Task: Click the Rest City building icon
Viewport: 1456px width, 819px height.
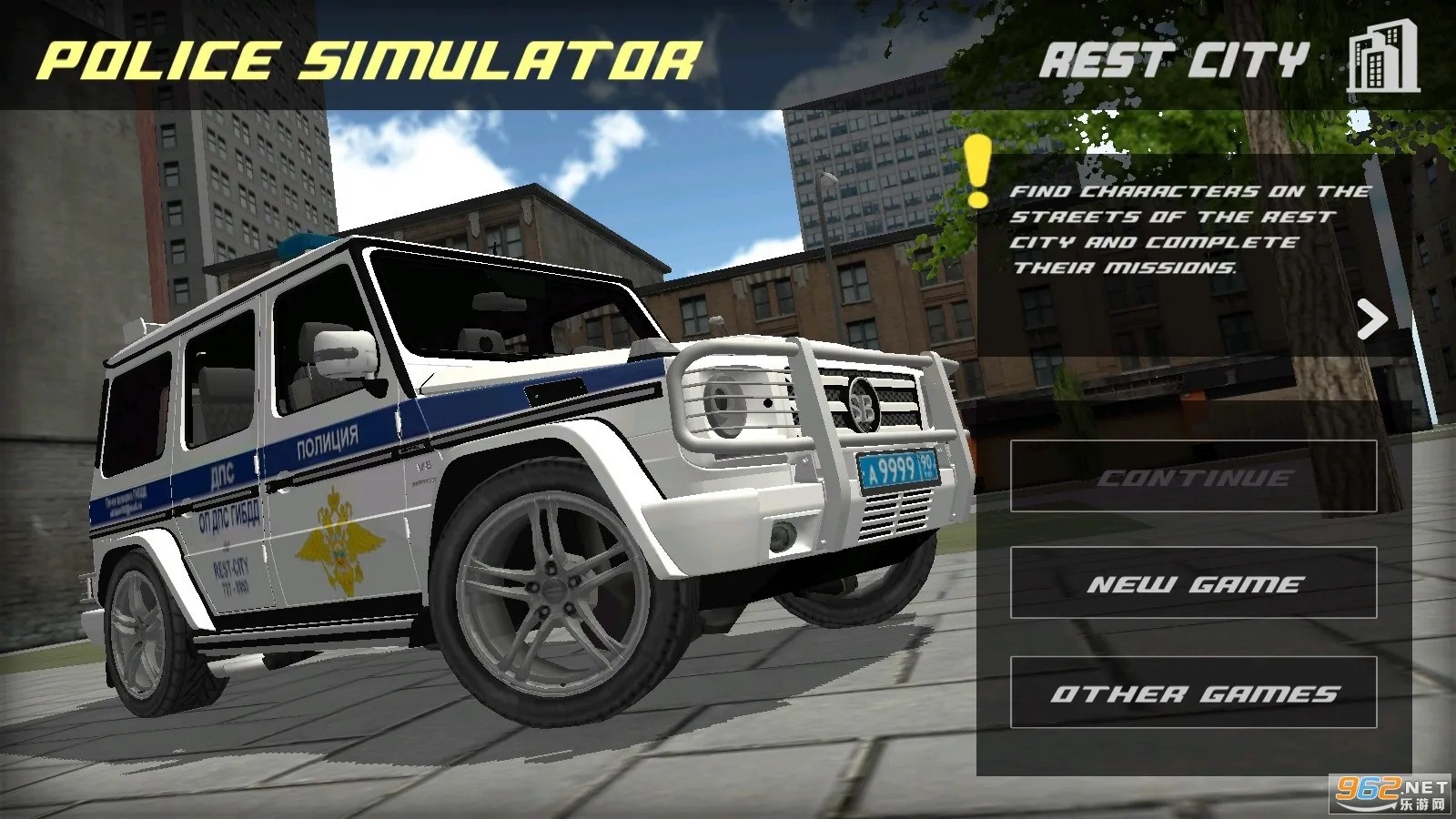Action: tap(1382, 58)
